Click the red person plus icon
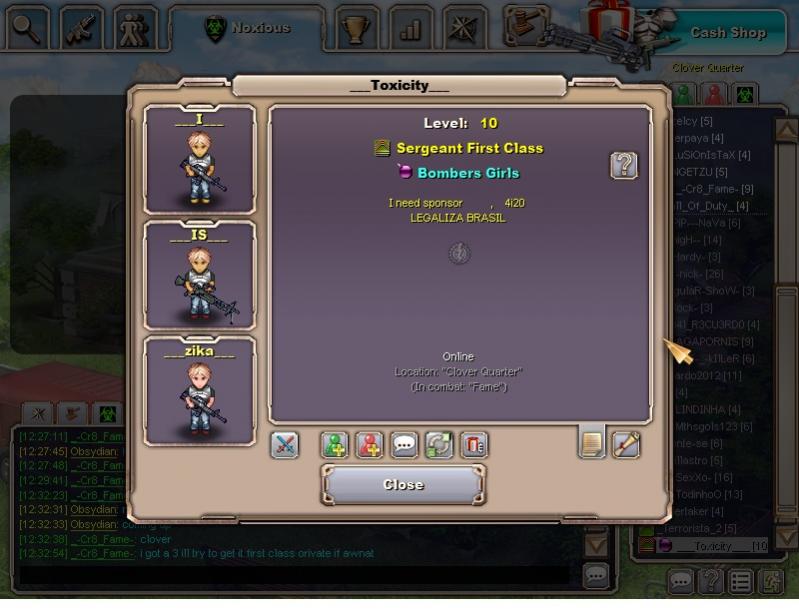799x613 pixels. tap(370, 445)
